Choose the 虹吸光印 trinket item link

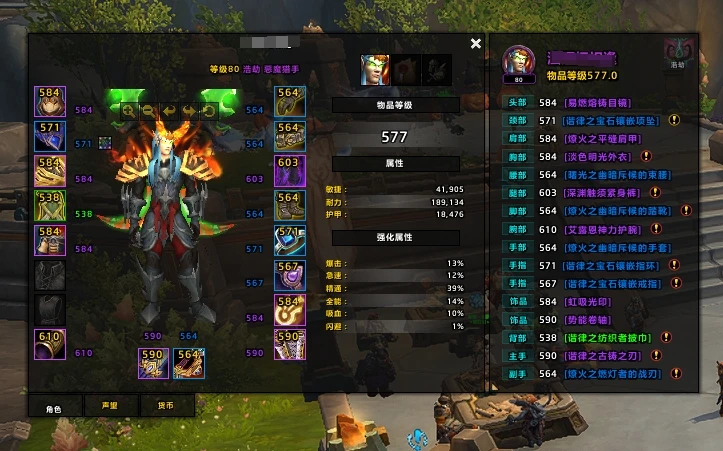tap(590, 301)
